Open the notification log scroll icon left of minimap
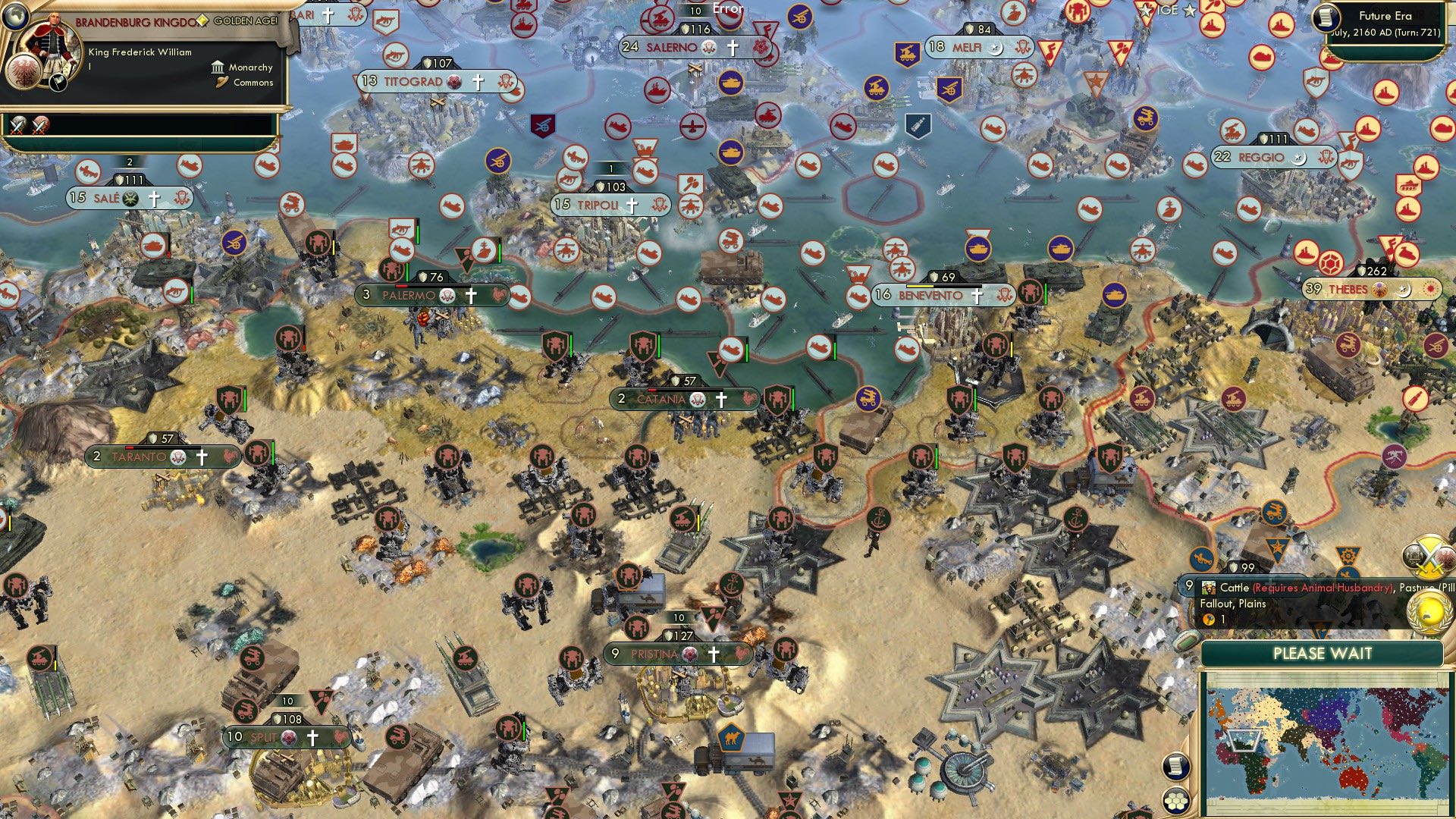 click(x=1178, y=767)
